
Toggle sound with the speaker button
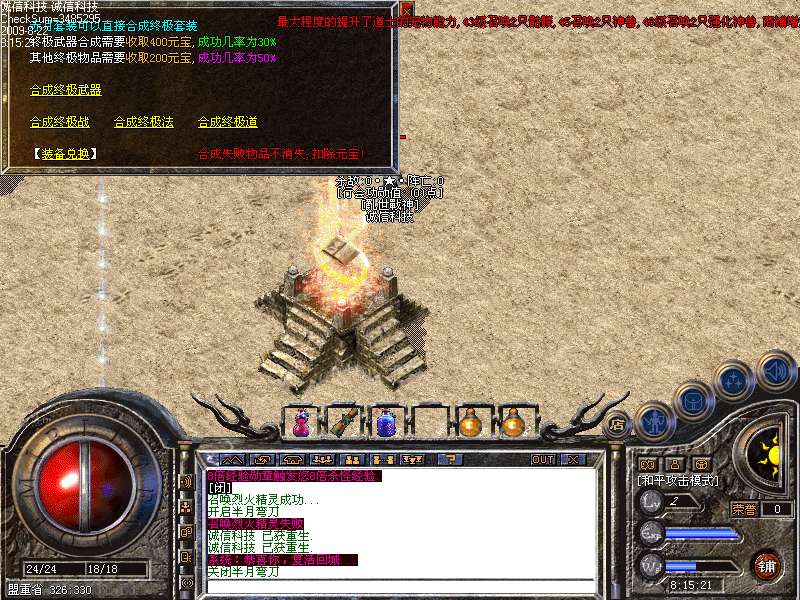(x=775, y=368)
